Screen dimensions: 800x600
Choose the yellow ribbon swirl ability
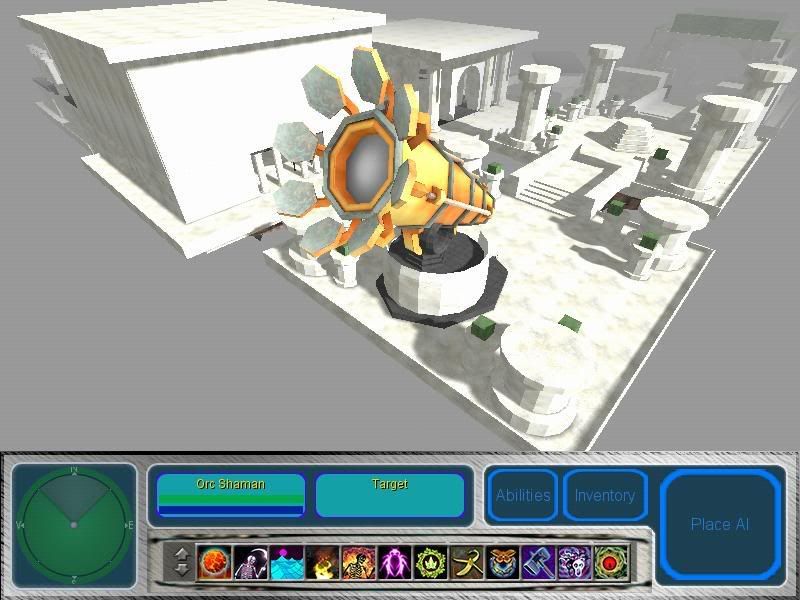(467, 562)
